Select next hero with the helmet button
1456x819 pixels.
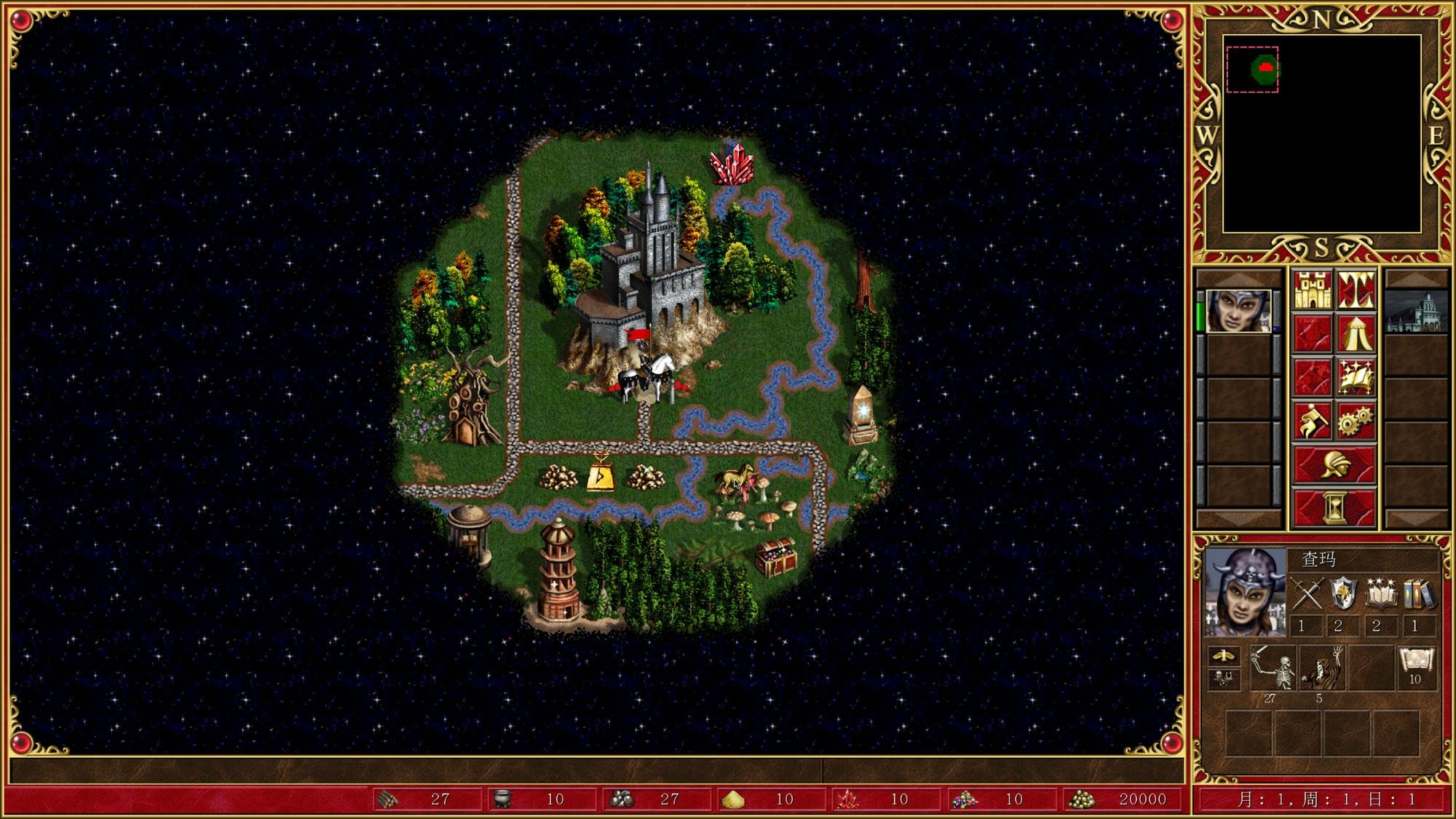[x=1334, y=464]
